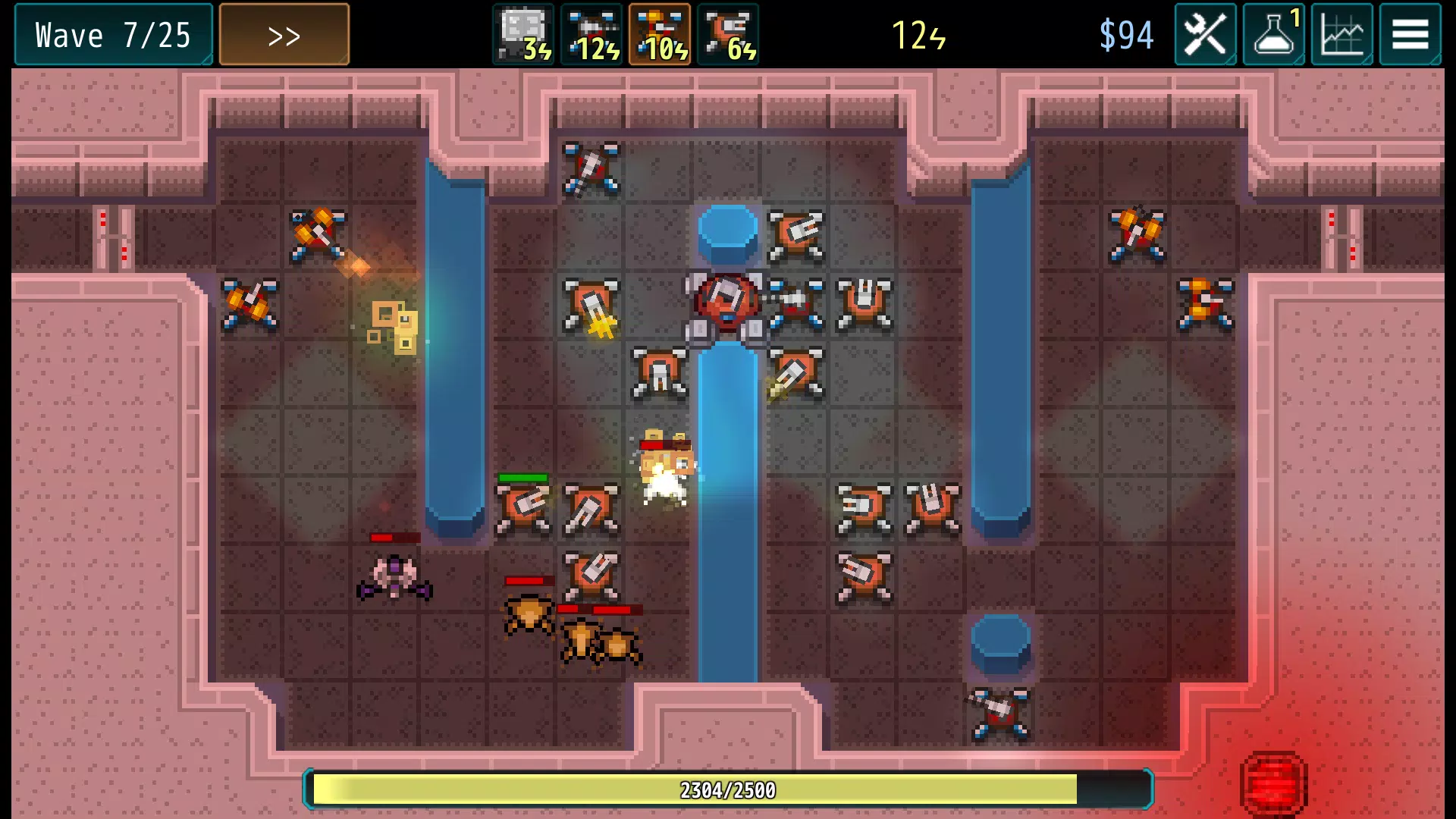Select the 3-energy barrier build slot
1456x819 pixels.
[523, 35]
